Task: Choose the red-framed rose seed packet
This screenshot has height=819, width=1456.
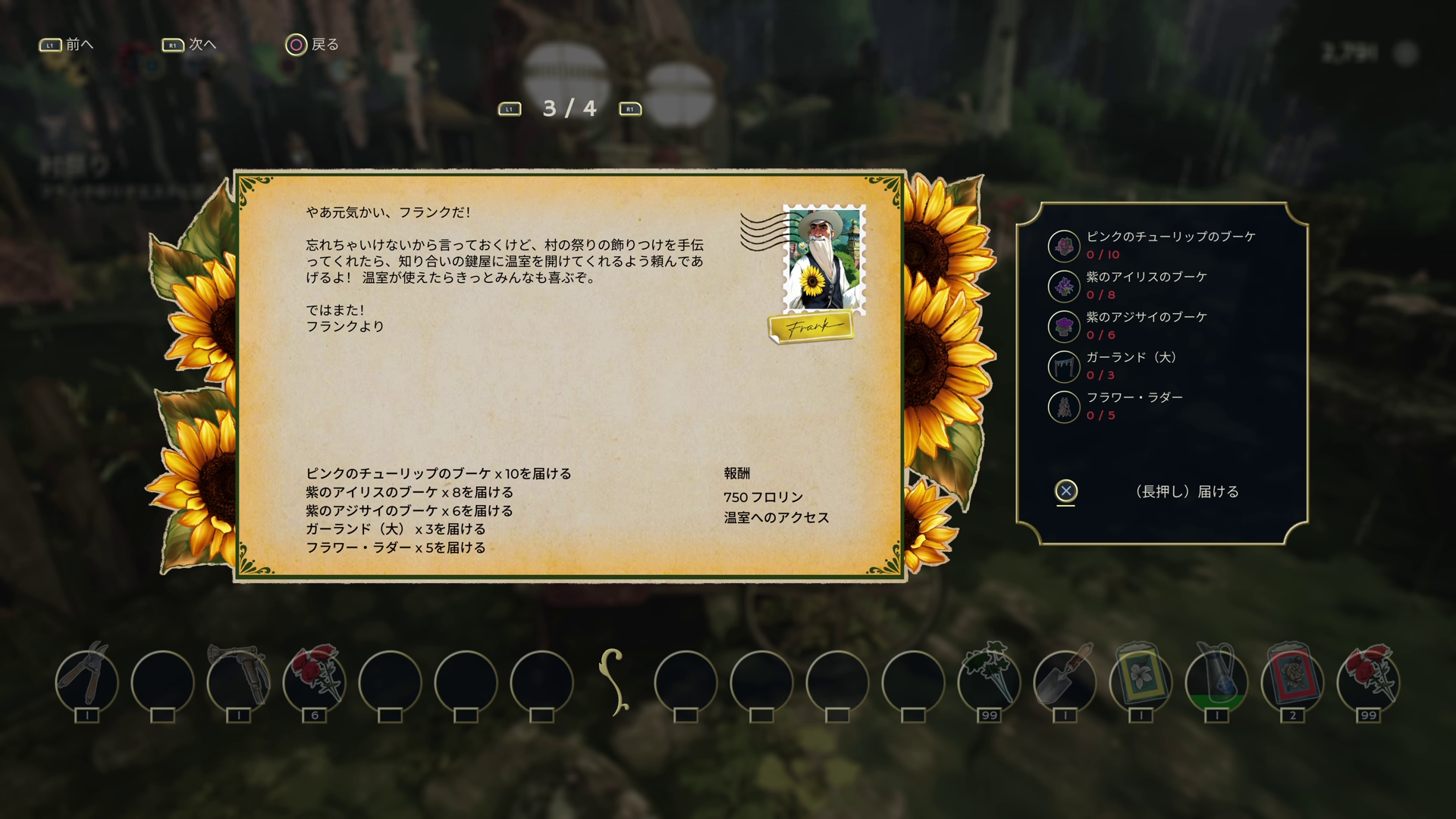Action: pyautogui.click(x=1292, y=681)
